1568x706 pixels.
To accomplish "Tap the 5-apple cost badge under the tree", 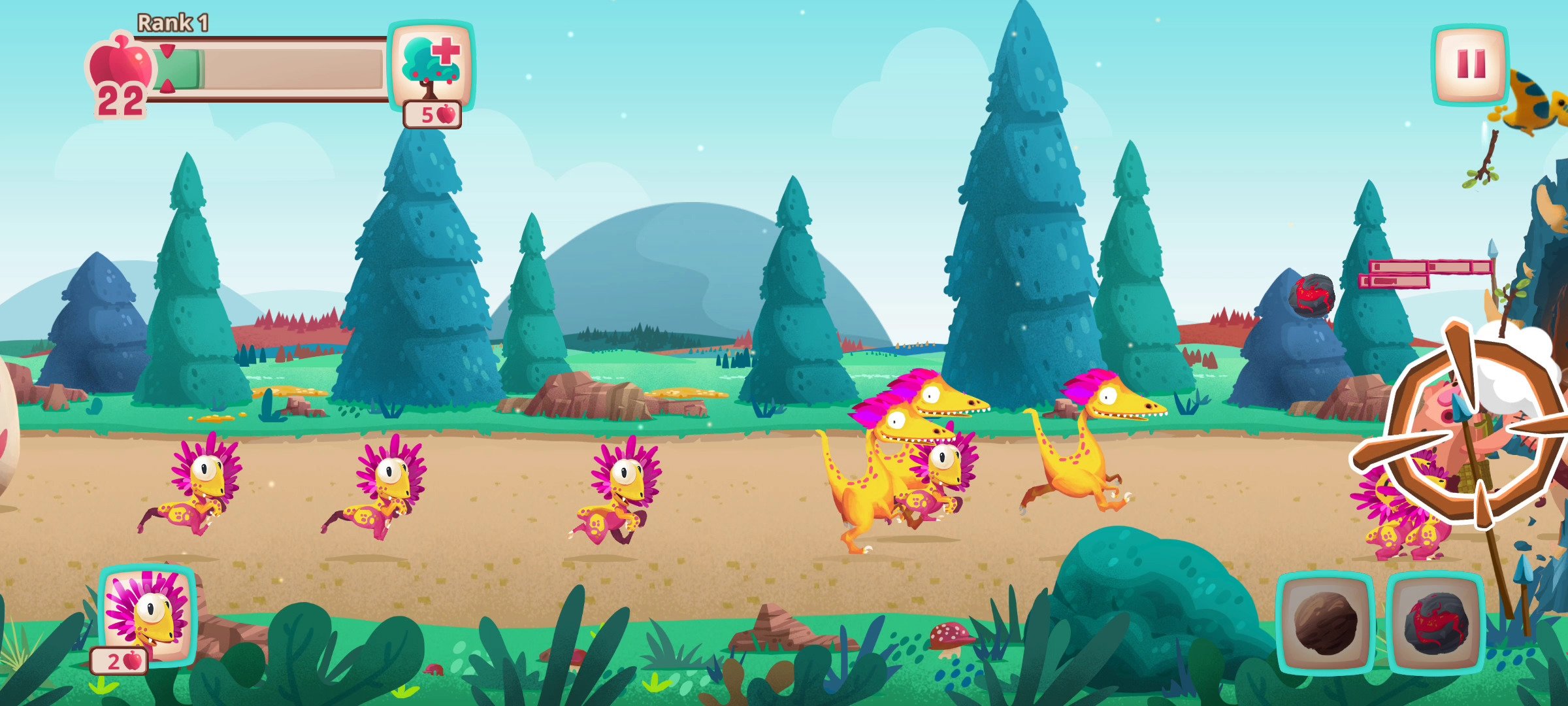I will [x=433, y=114].
